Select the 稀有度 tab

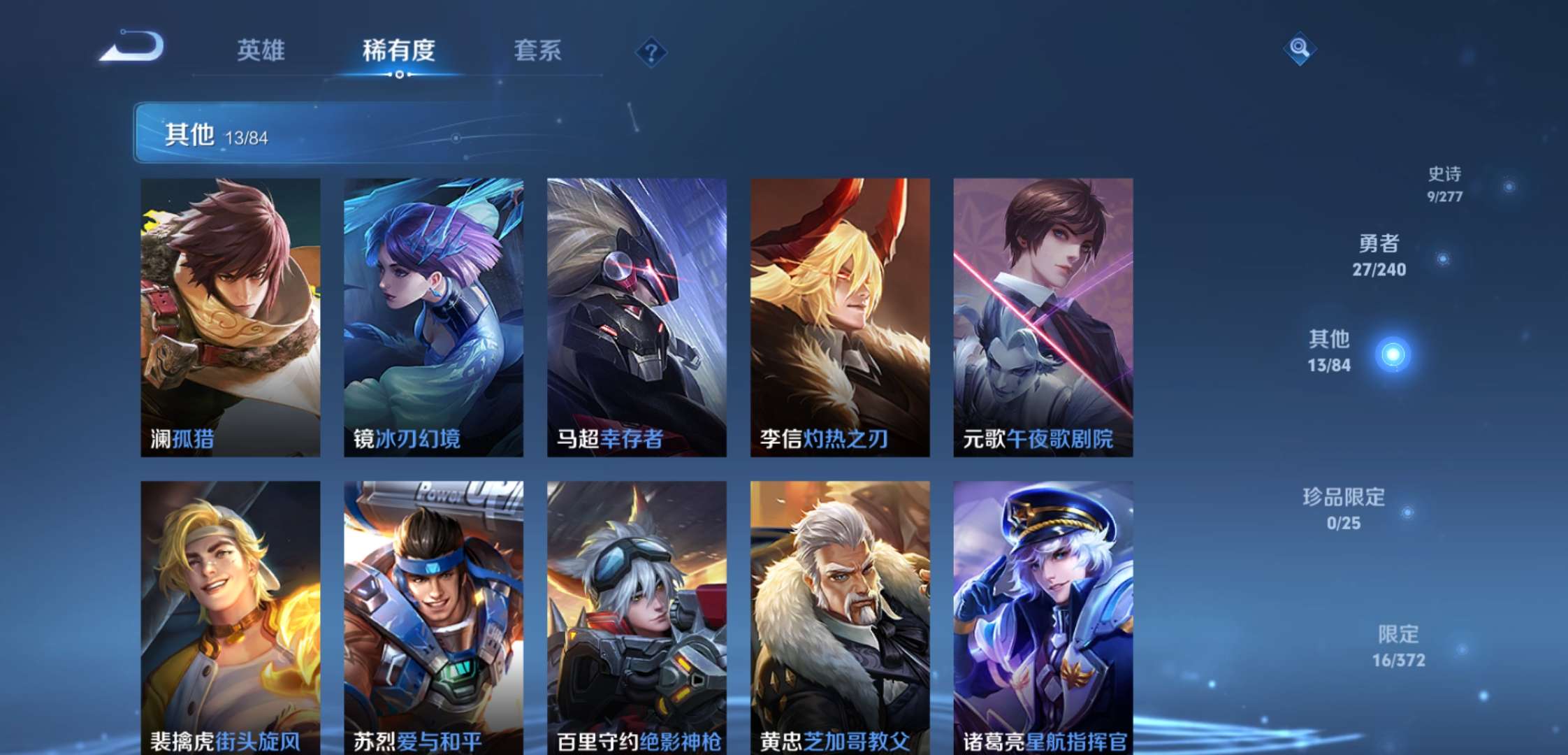[x=398, y=50]
